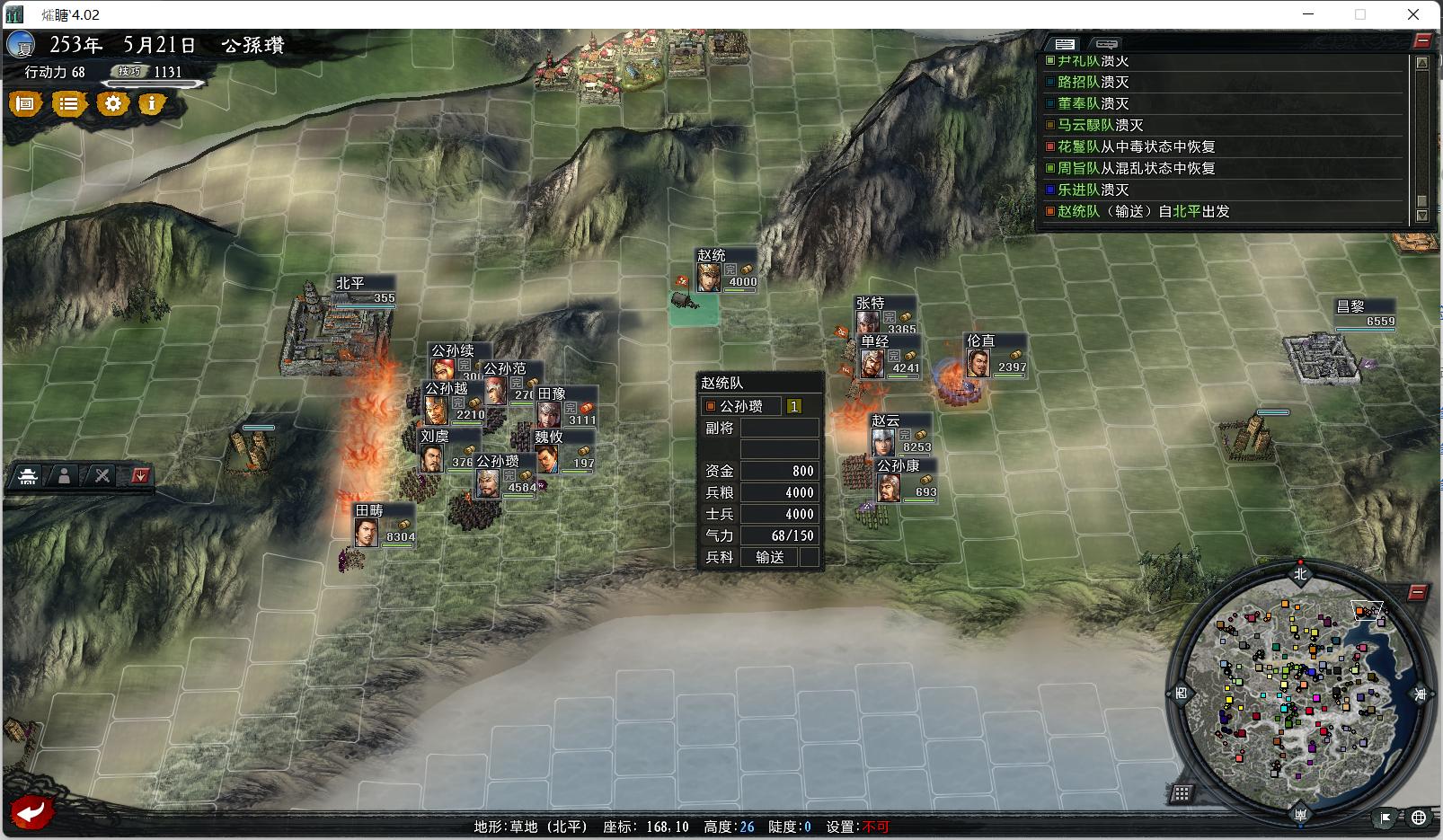1443x840 pixels.
Task: Click the grid icon left of the minimap
Action: pos(1183,792)
